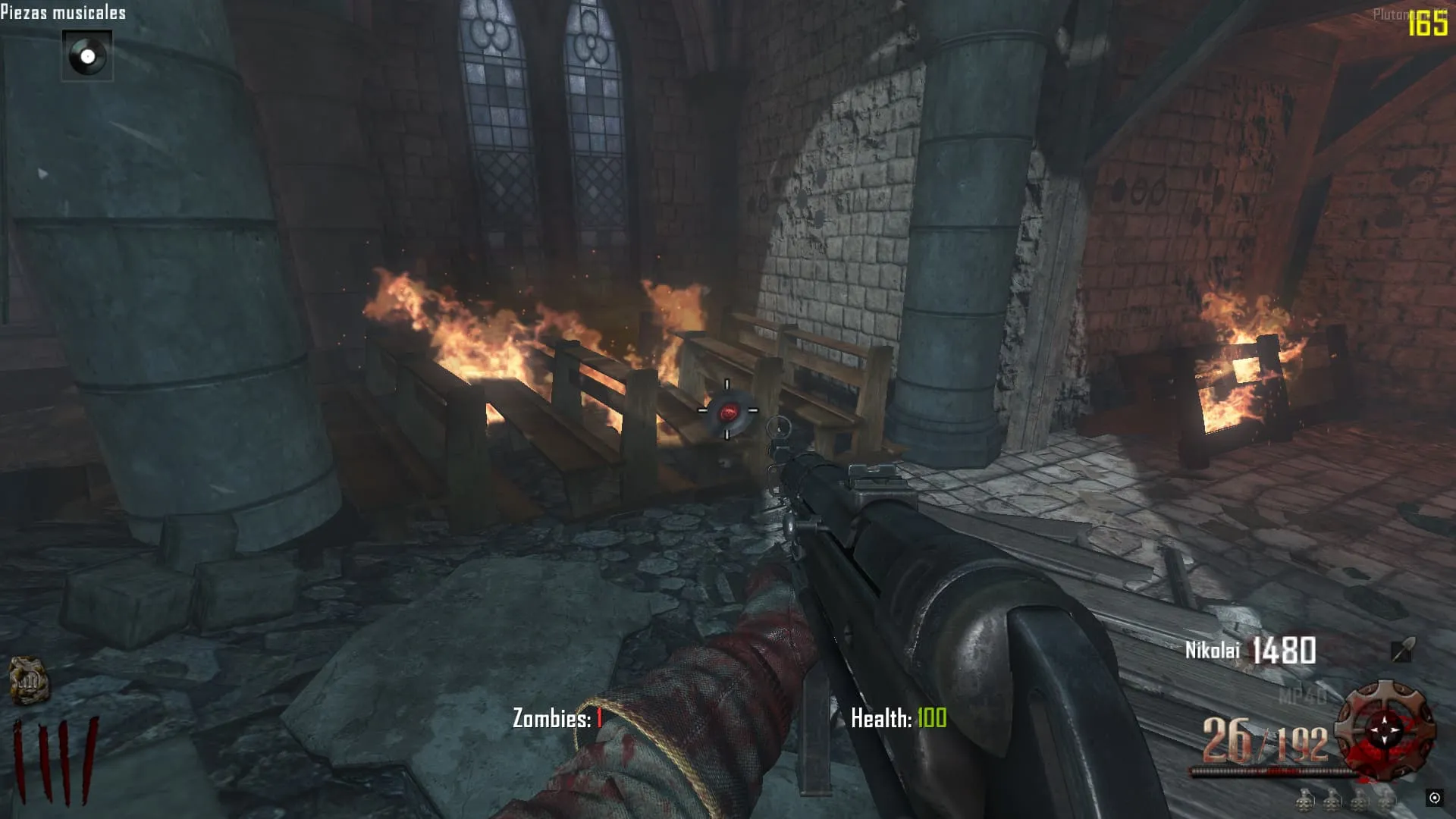Click the gear-shaped weapon selector dial
The width and height of the screenshot is (1456, 819).
(1385, 730)
